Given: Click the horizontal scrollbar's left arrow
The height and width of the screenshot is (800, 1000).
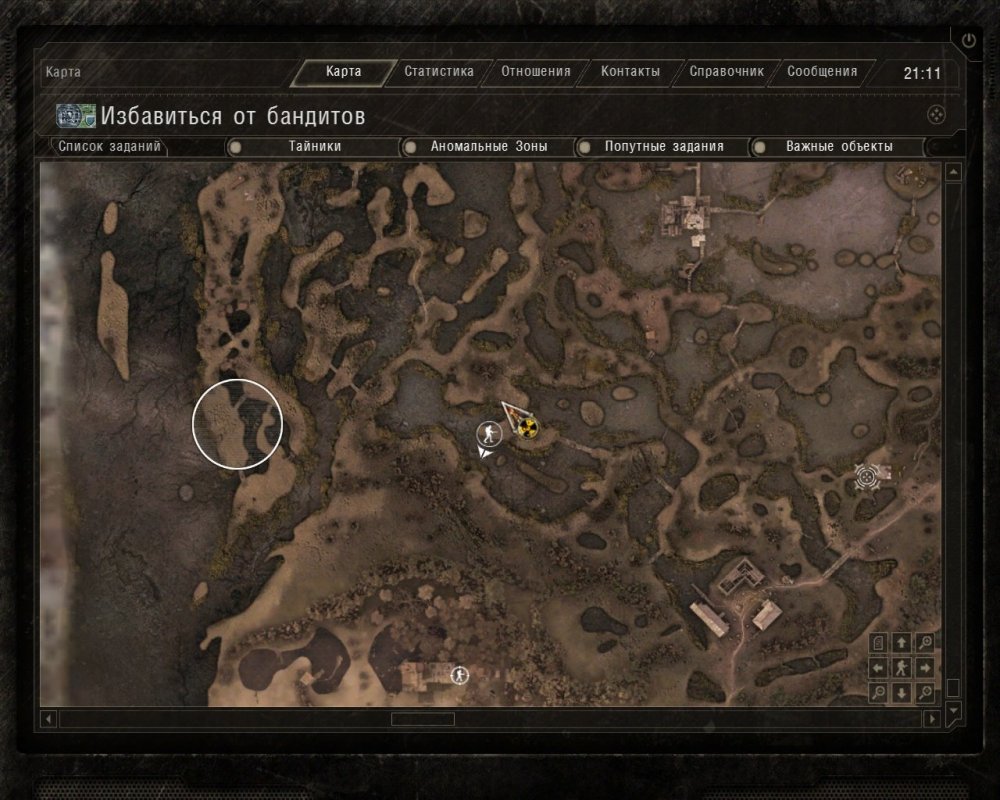Looking at the screenshot, I should pos(47,719).
